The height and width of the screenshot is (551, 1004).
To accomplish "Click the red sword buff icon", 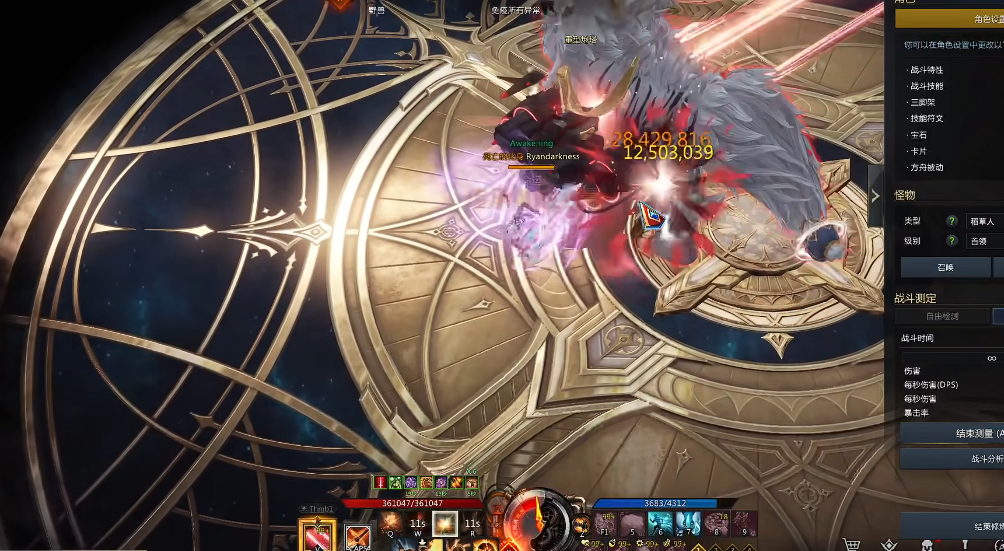I will click(x=381, y=482).
